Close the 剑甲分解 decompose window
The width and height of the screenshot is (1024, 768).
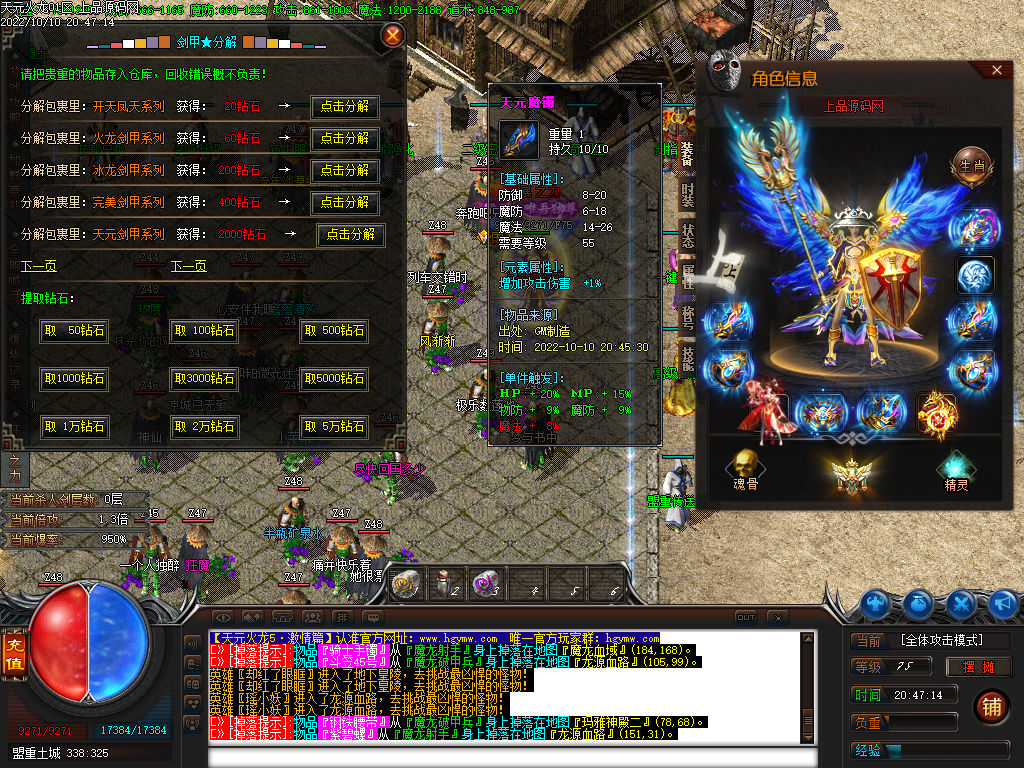tap(393, 36)
